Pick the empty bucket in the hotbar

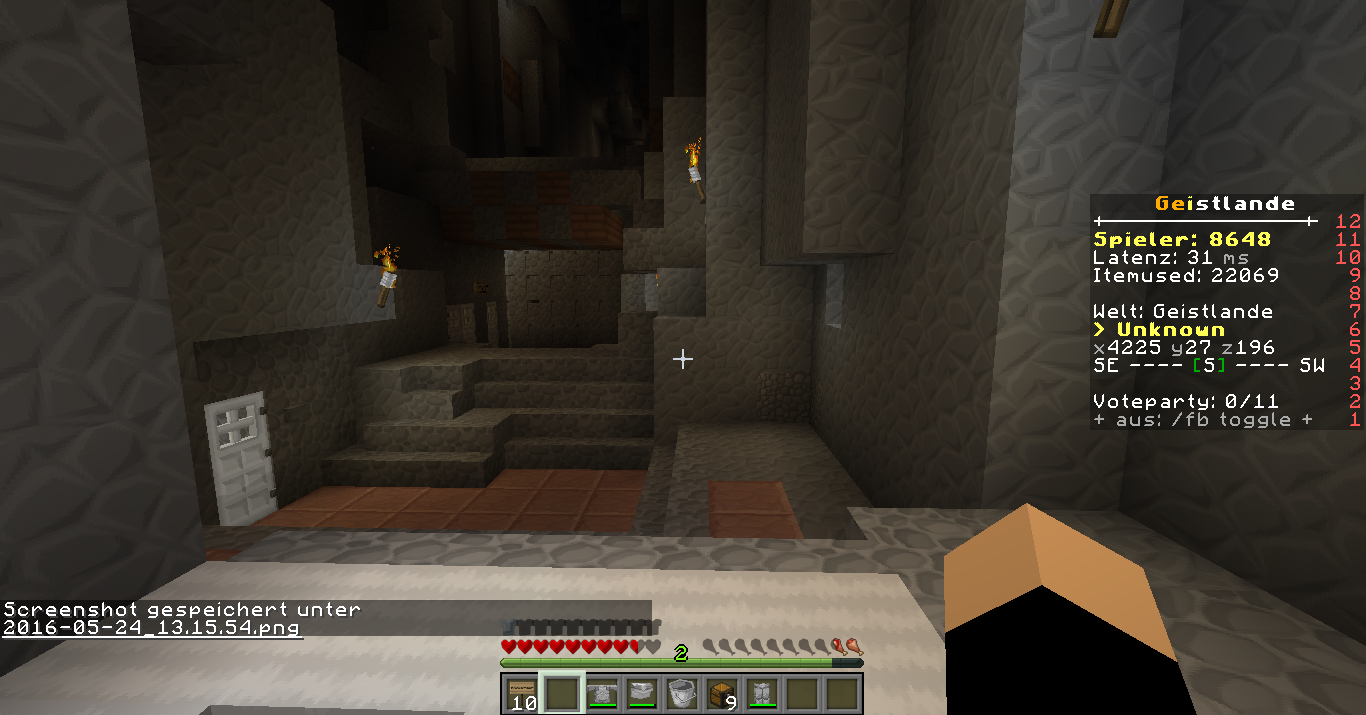coord(681,693)
